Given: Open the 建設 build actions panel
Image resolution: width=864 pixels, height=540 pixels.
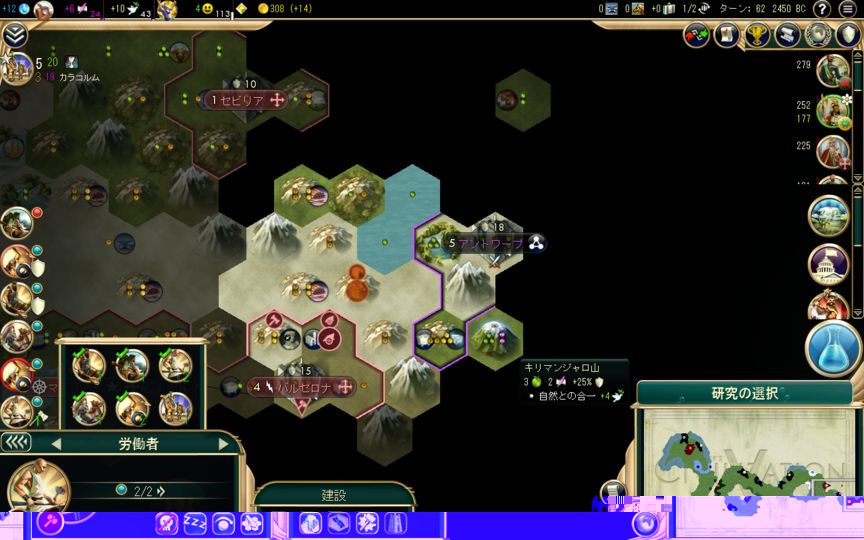Looking at the screenshot, I should click(333, 495).
